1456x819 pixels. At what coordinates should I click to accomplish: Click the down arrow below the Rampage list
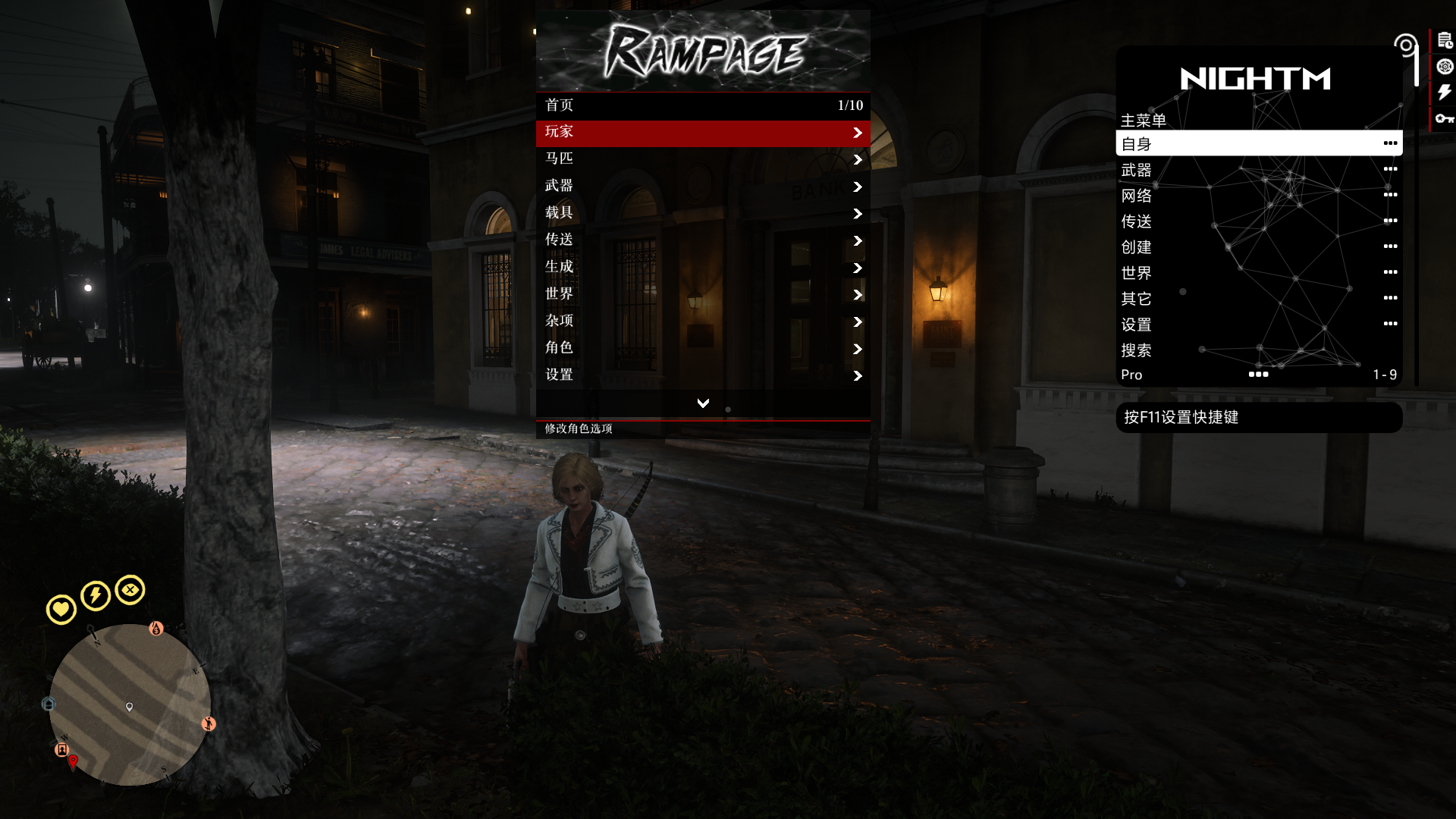point(703,403)
